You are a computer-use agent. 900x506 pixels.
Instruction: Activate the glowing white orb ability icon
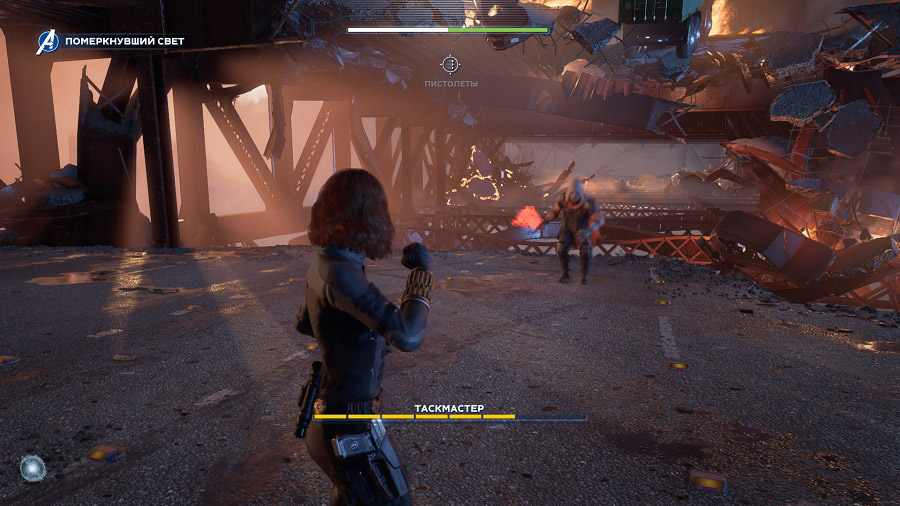32,466
